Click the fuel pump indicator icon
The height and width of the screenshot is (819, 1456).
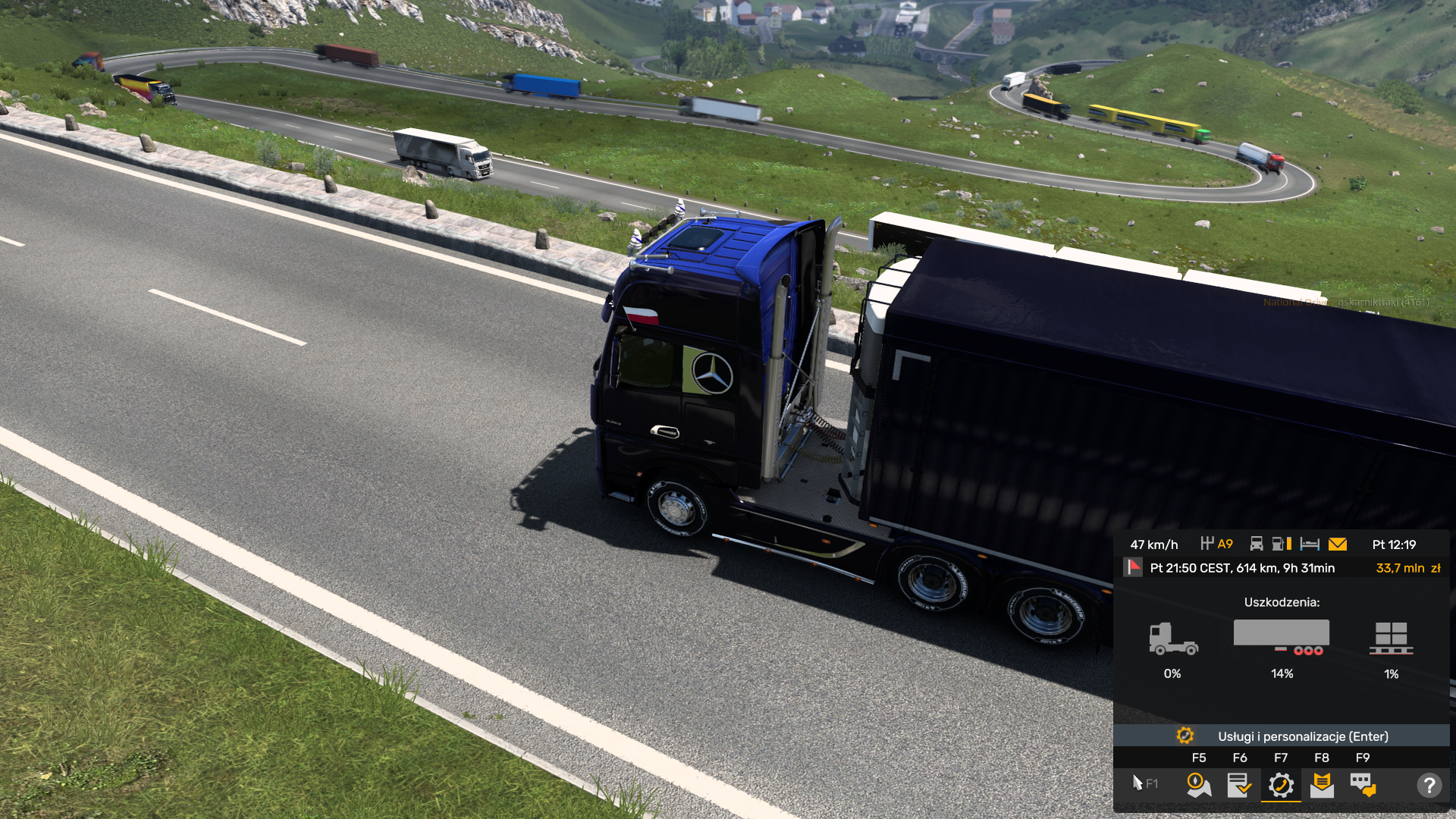tap(1282, 544)
